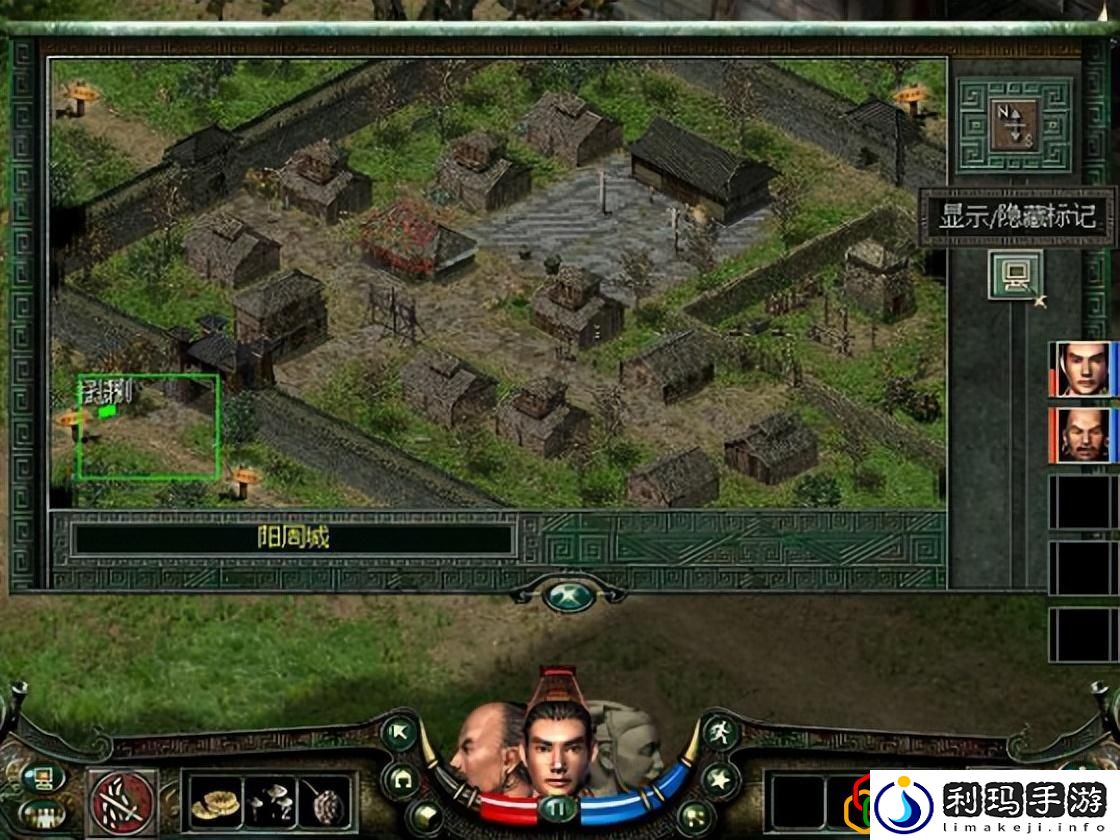
Task: Select the mushroom item slot
Action: (270, 802)
